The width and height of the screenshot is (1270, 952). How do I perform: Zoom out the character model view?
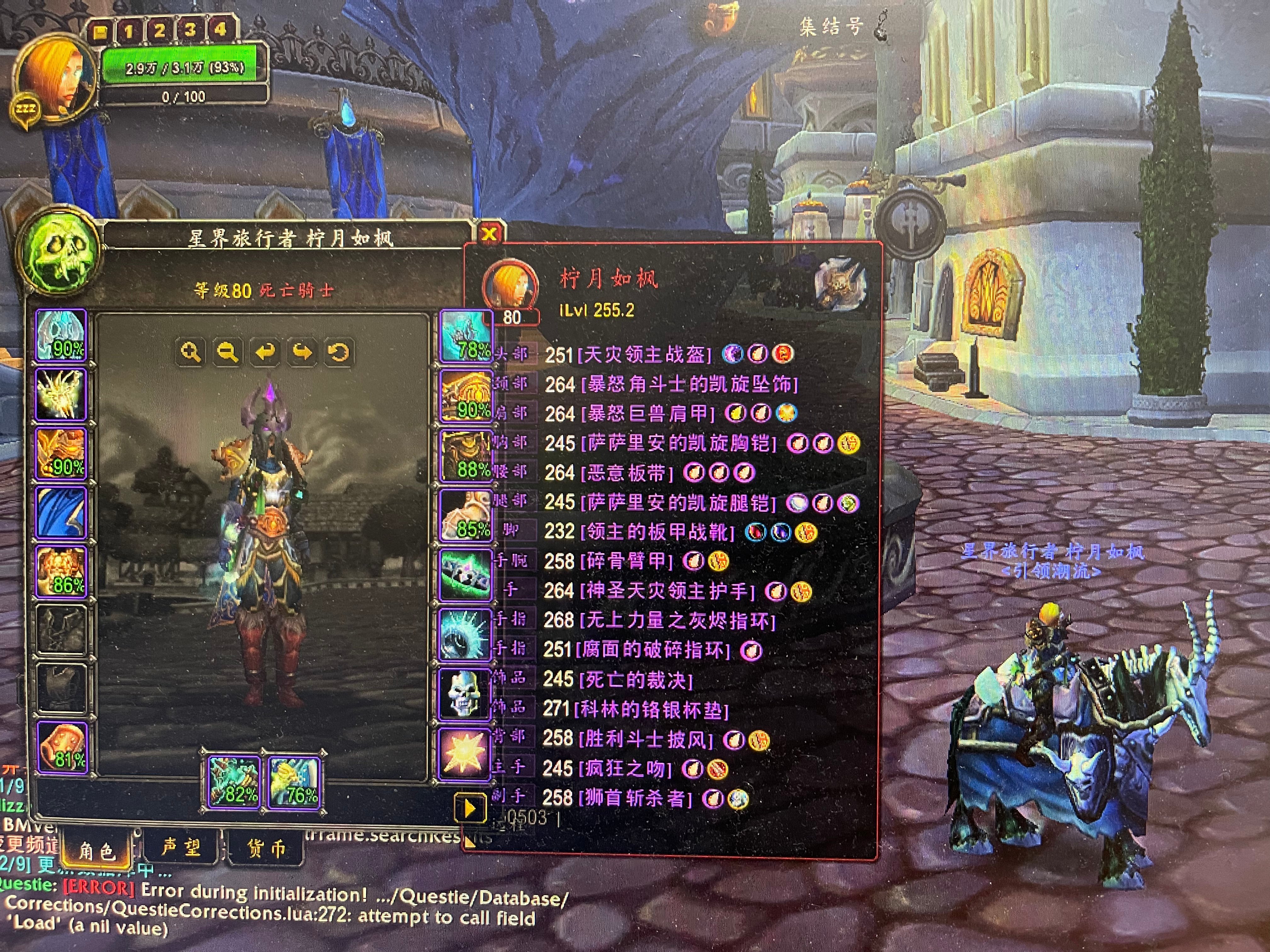(x=227, y=352)
